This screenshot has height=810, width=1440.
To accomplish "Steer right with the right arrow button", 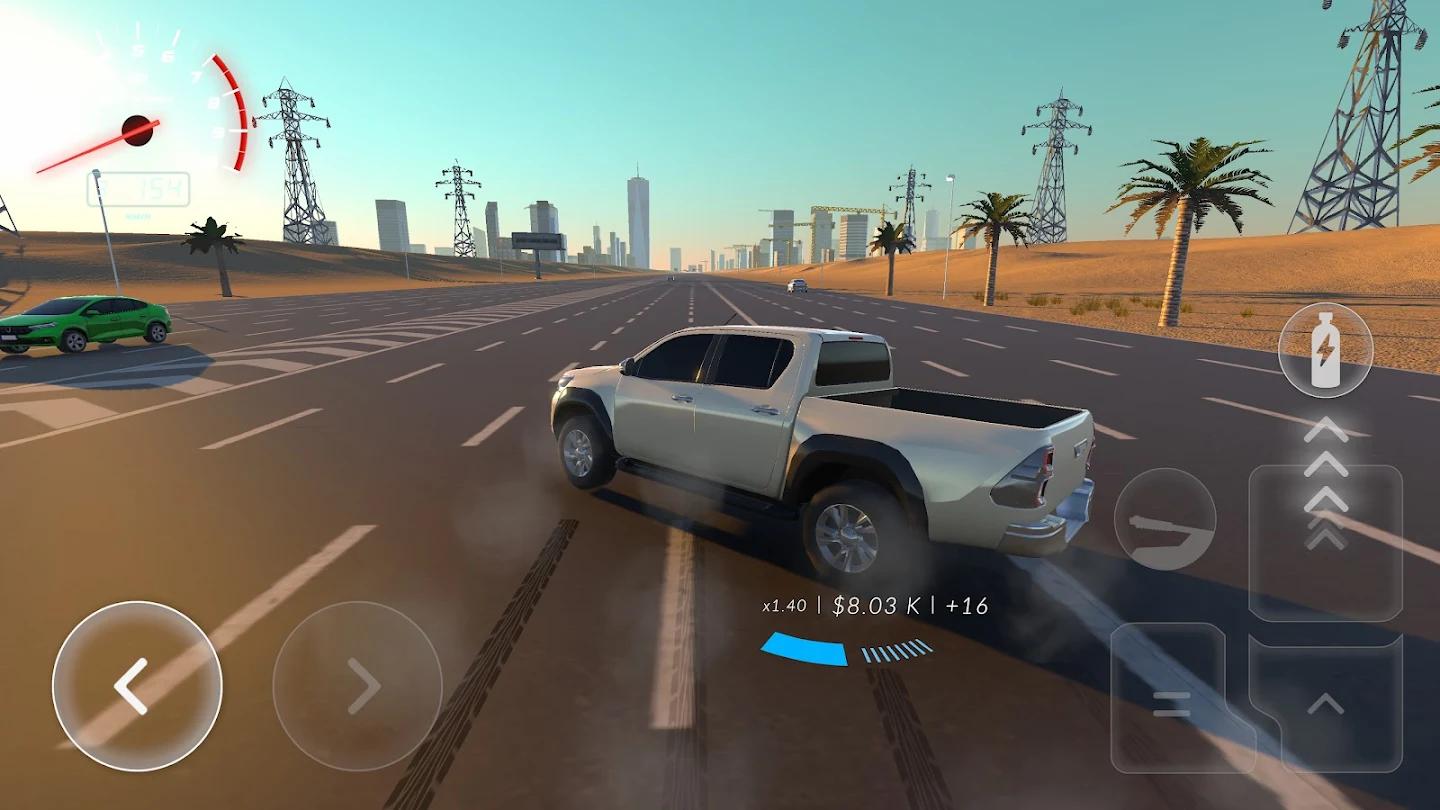I will pyautogui.click(x=357, y=686).
